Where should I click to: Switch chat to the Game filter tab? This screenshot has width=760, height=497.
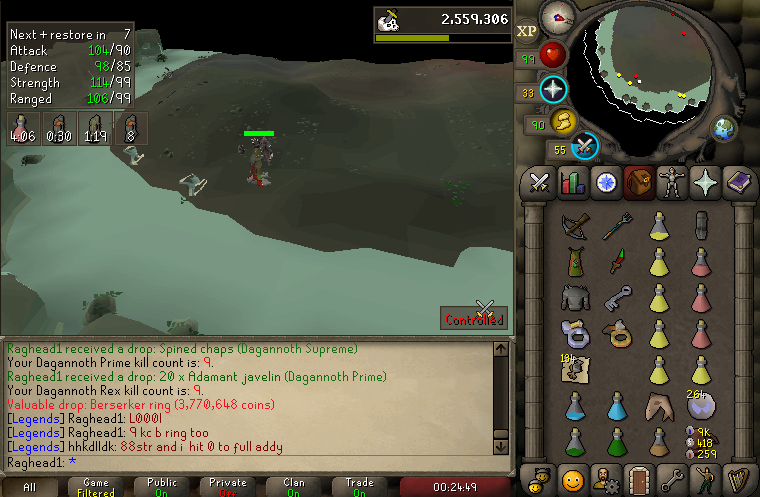tap(97, 487)
